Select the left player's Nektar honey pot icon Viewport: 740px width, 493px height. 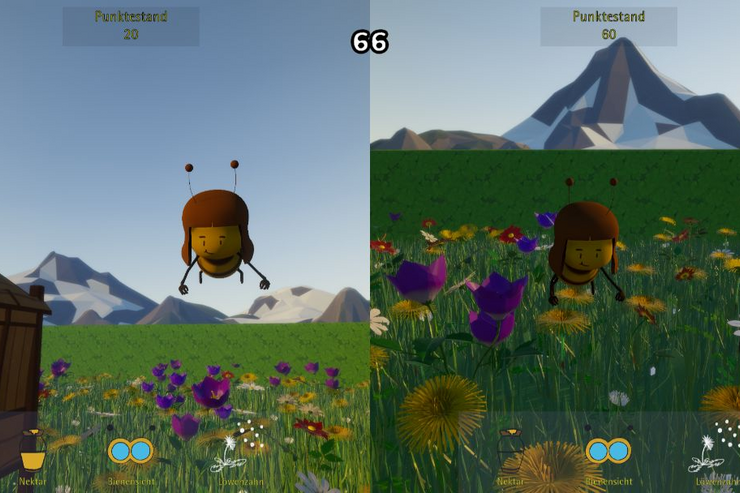click(33, 450)
